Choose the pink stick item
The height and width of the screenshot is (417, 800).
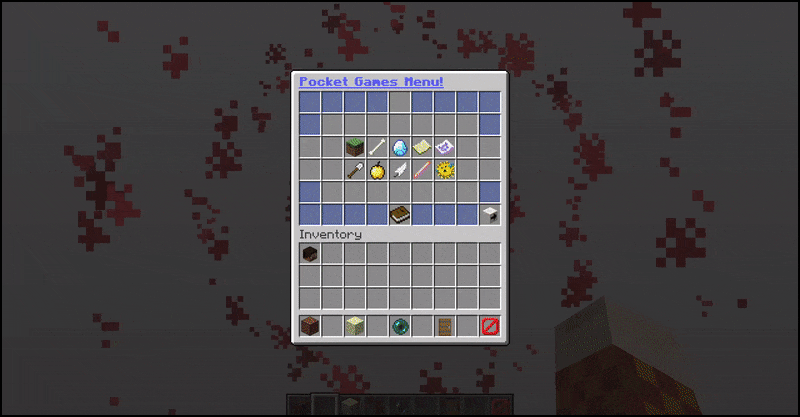(422, 170)
